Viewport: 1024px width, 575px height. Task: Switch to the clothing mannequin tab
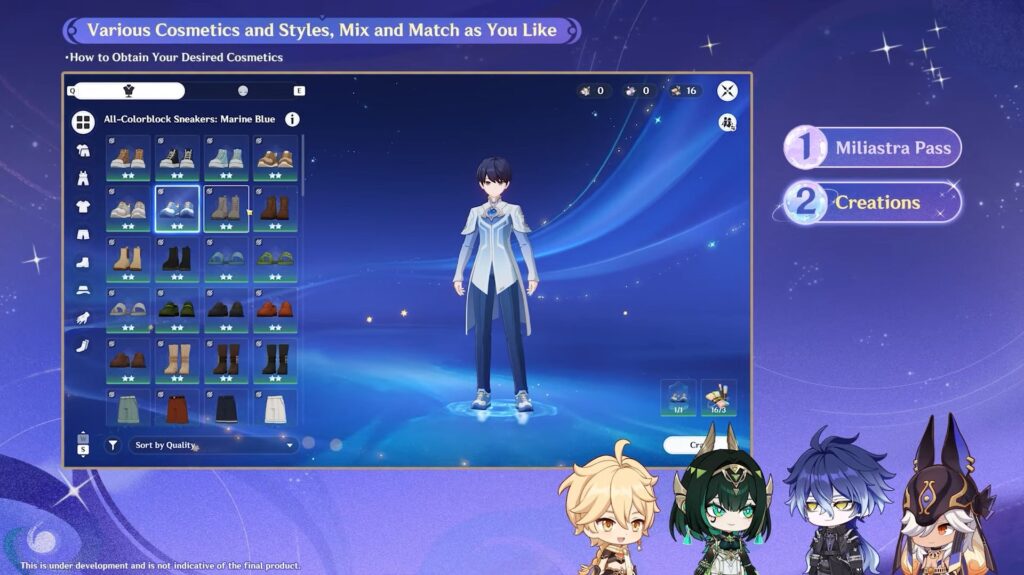click(128, 91)
